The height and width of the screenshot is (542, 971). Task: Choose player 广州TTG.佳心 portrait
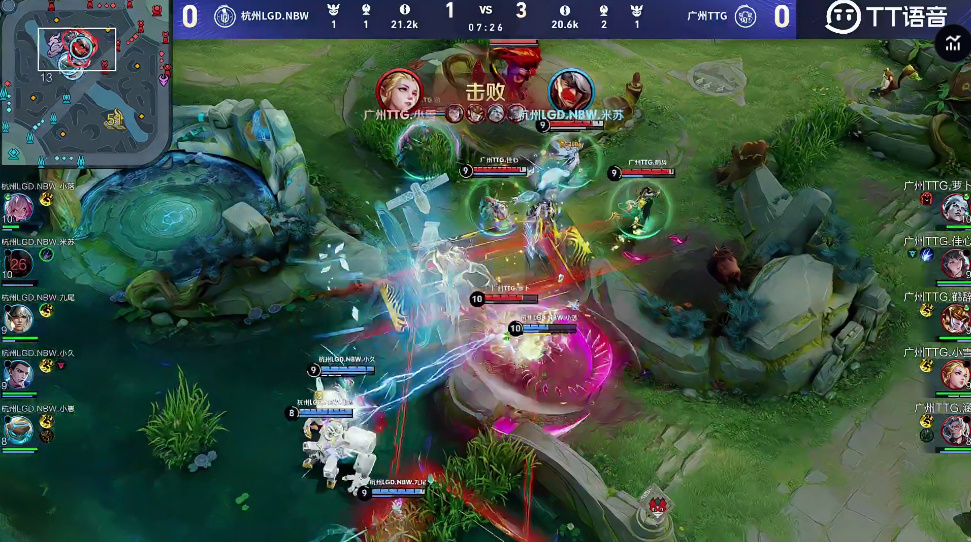(955, 263)
